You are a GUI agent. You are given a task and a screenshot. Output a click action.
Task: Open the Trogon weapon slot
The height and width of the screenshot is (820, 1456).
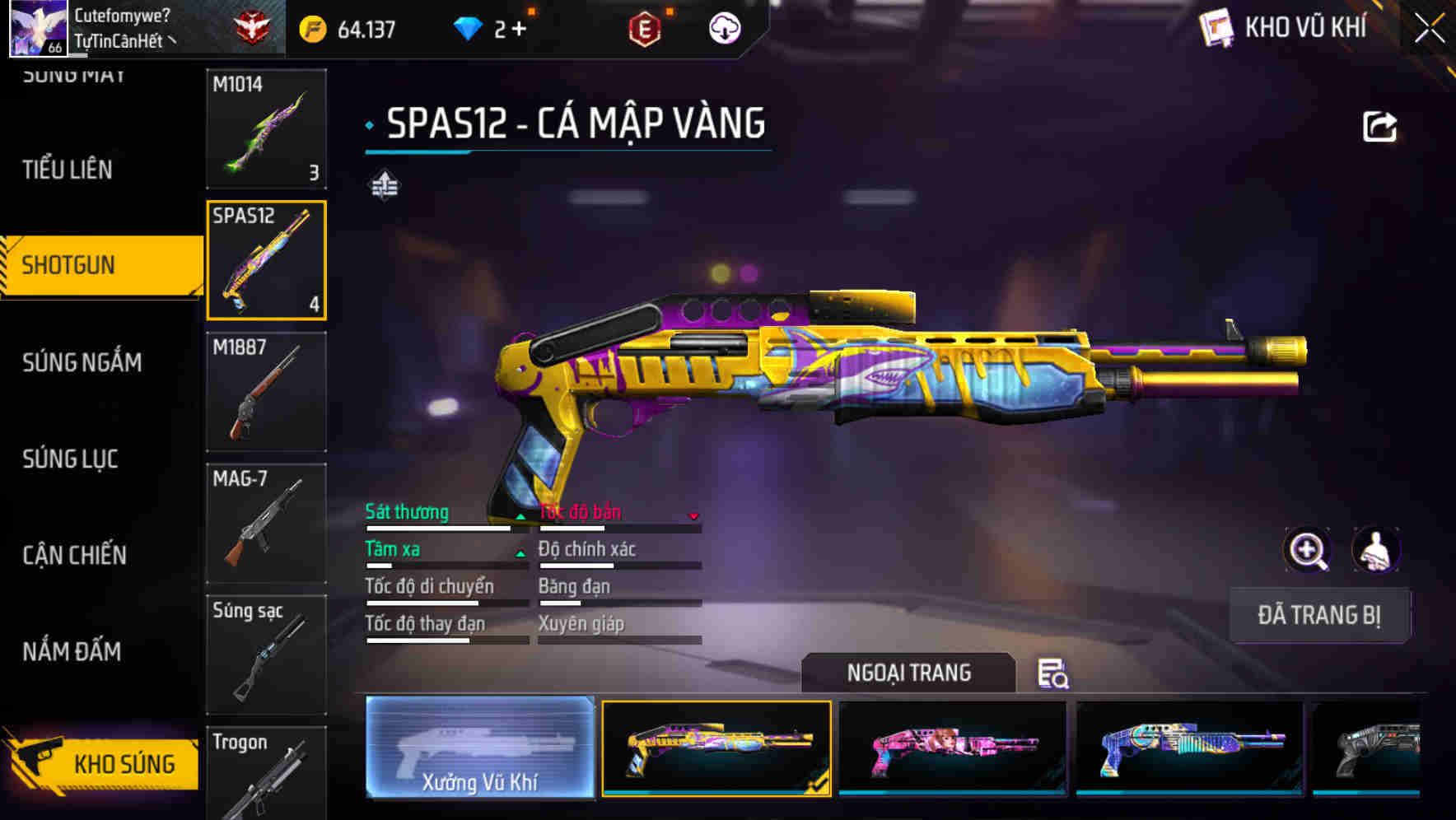point(266,772)
